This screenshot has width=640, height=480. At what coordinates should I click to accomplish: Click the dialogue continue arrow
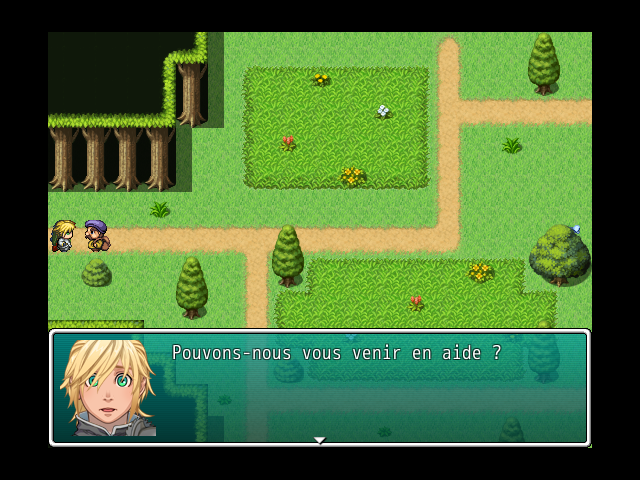coord(319,440)
